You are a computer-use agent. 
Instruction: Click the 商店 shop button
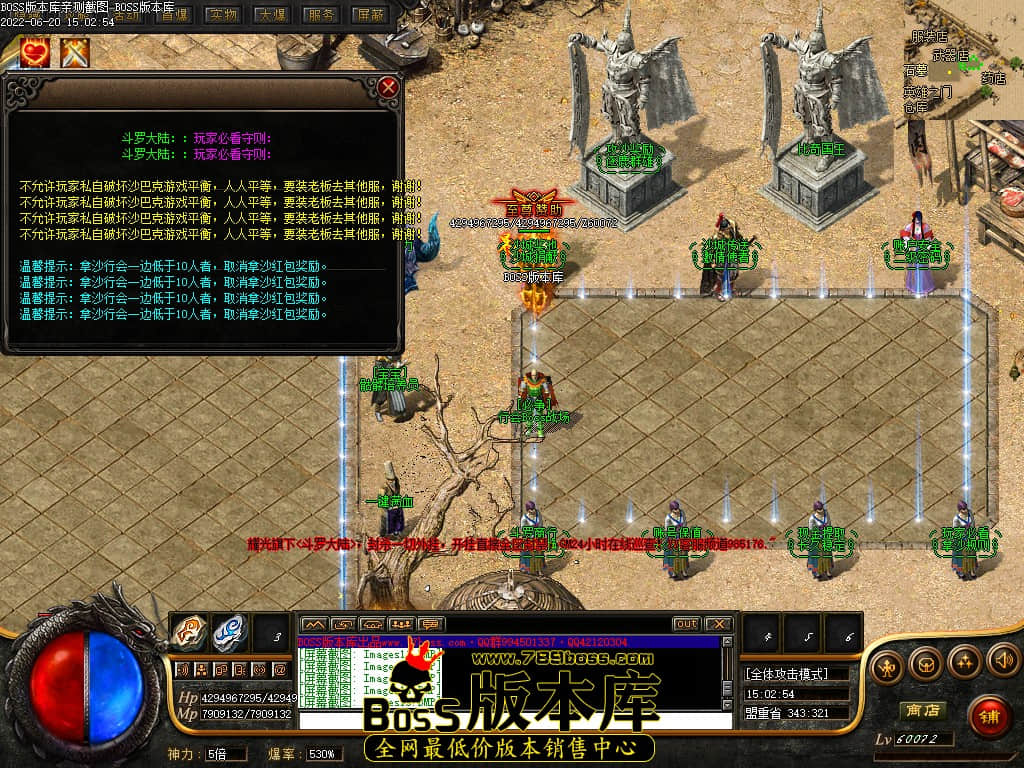tap(922, 710)
